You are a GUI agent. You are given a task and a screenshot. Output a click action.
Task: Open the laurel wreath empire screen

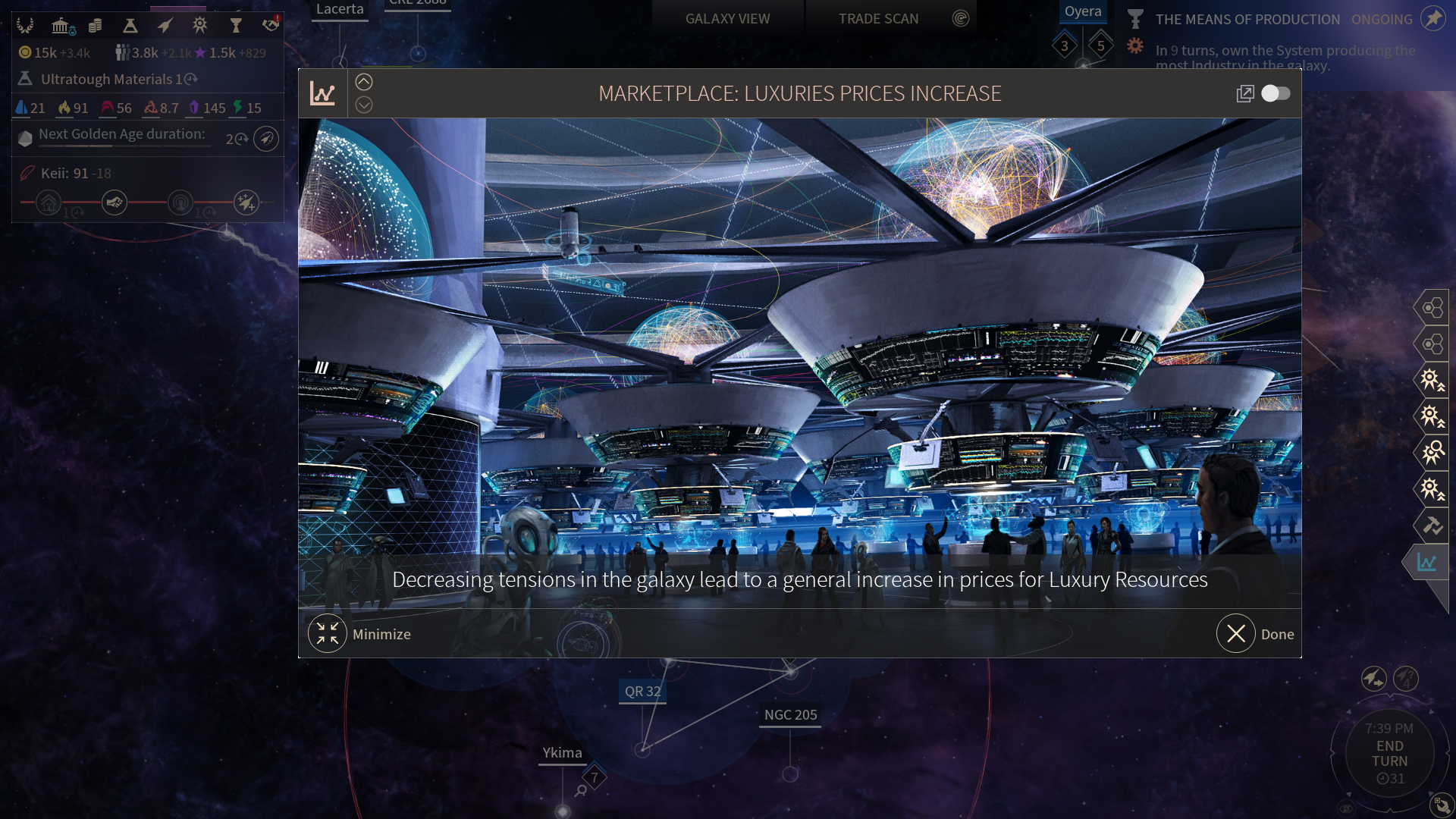(x=25, y=26)
